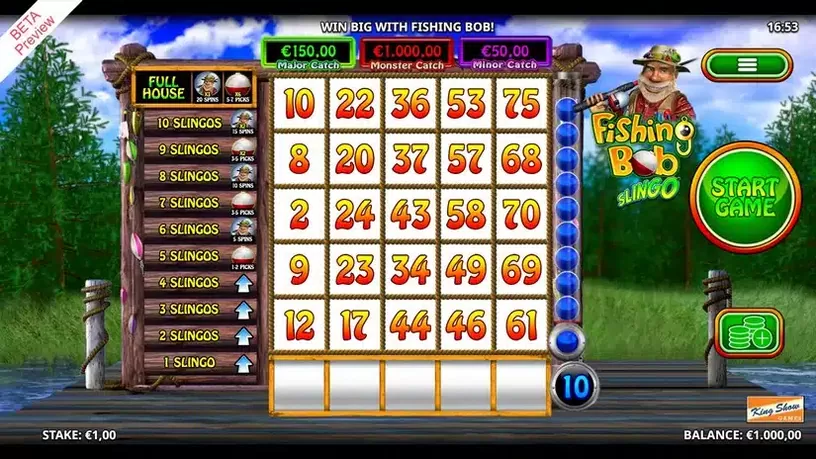The width and height of the screenshot is (816, 459).
Task: Start the Slingo game
Action: point(744,197)
